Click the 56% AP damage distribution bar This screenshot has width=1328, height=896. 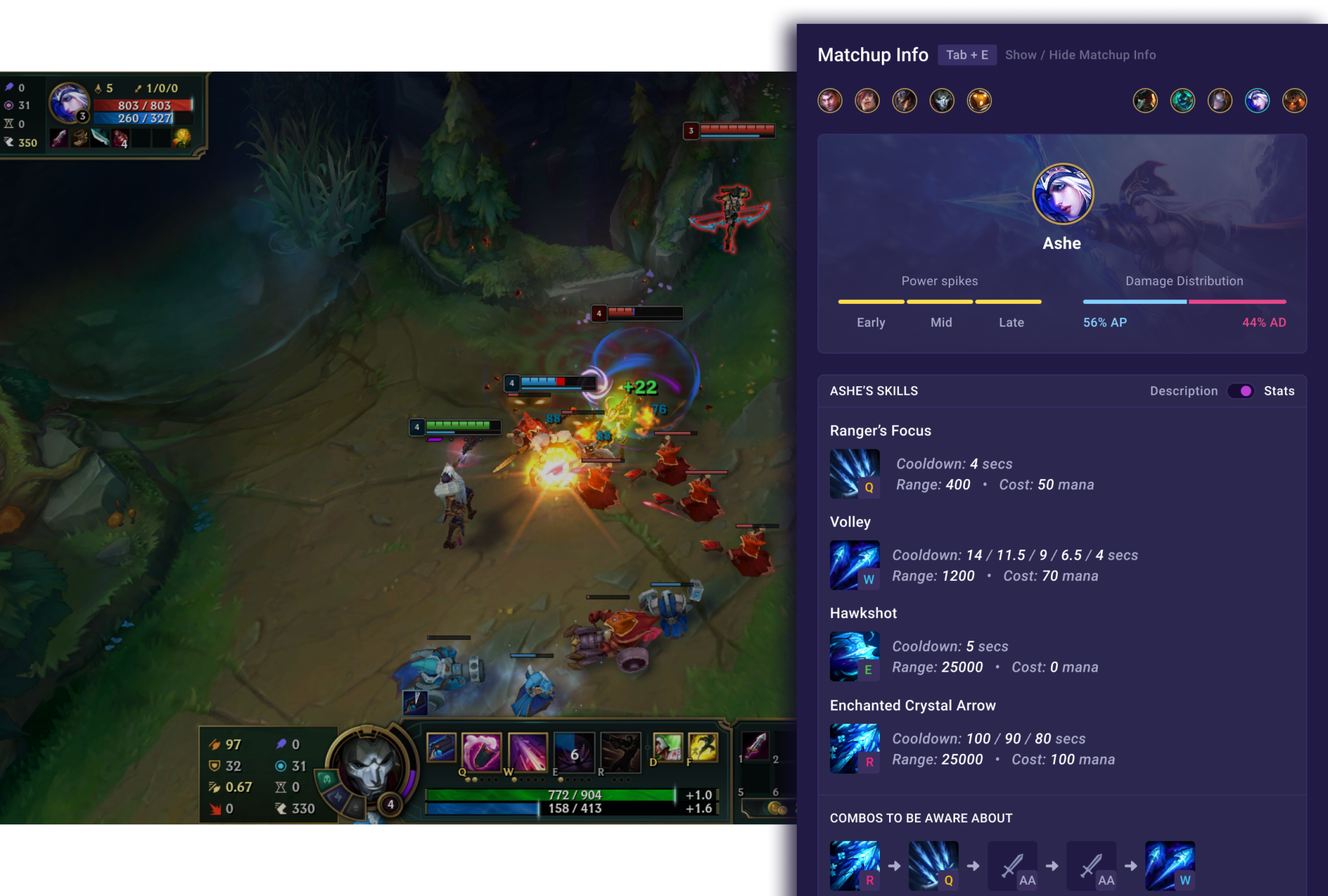(1134, 302)
